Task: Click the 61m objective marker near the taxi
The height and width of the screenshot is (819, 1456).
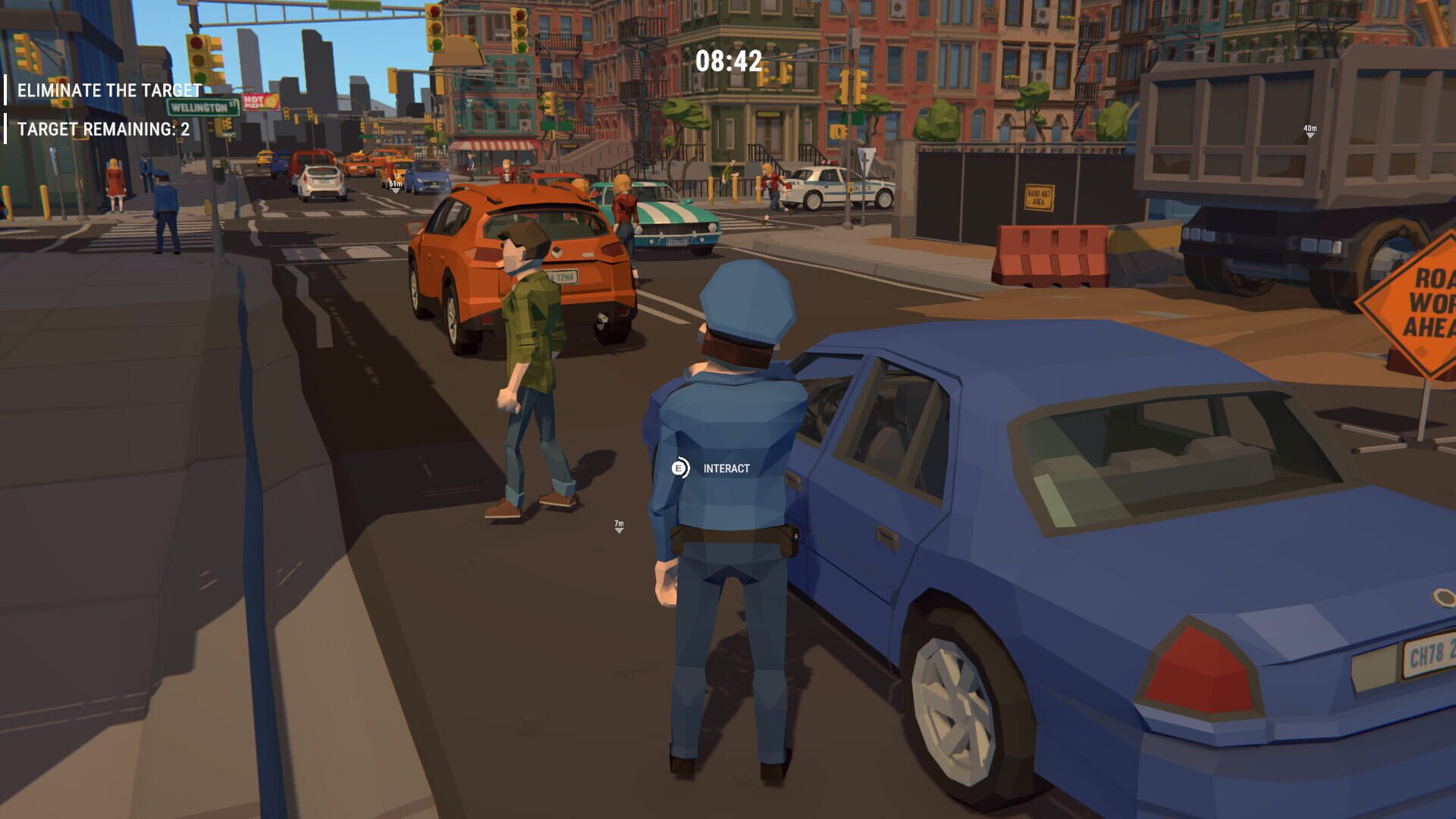Action: coord(394,184)
